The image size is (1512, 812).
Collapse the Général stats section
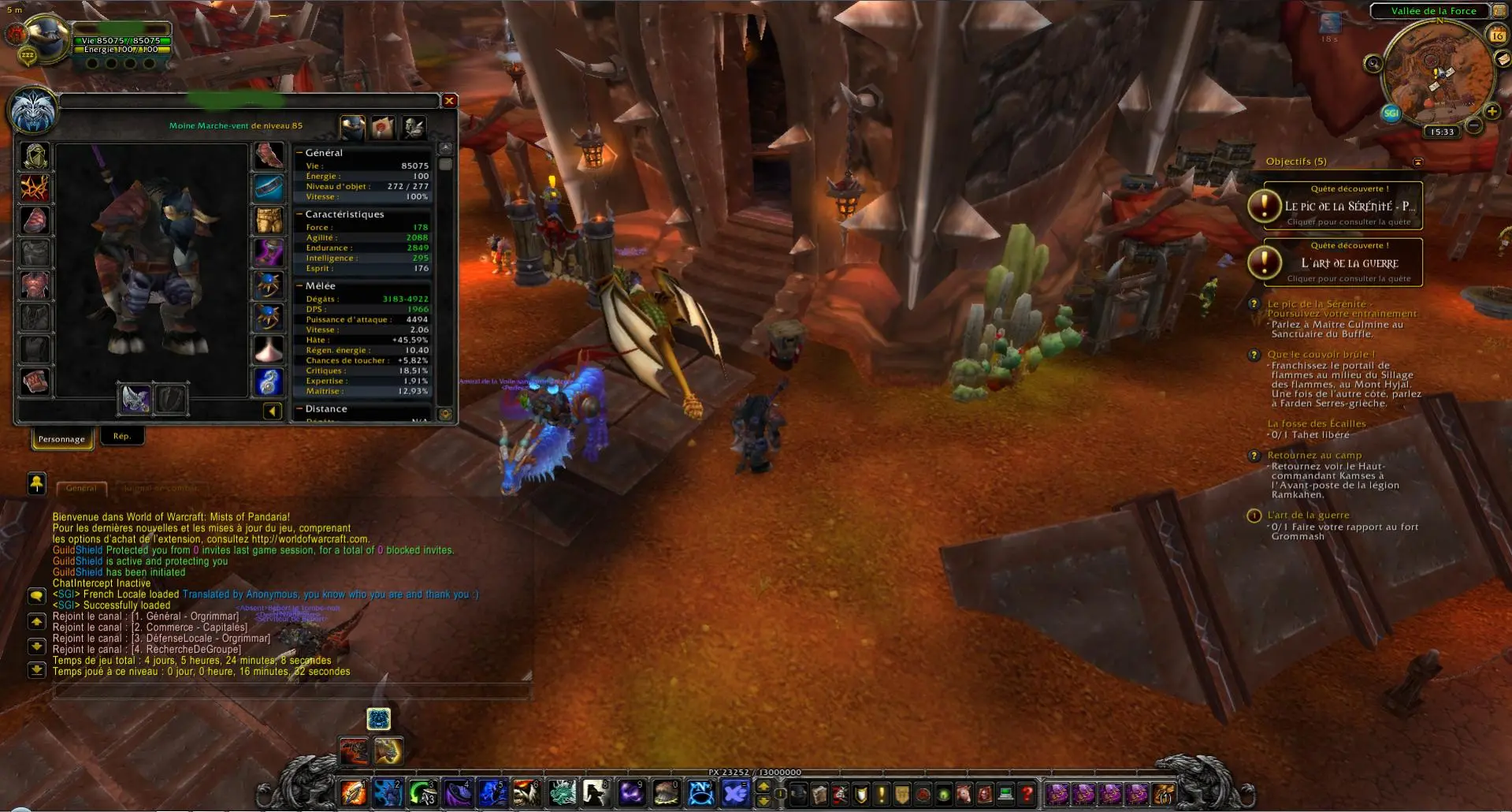[x=299, y=153]
